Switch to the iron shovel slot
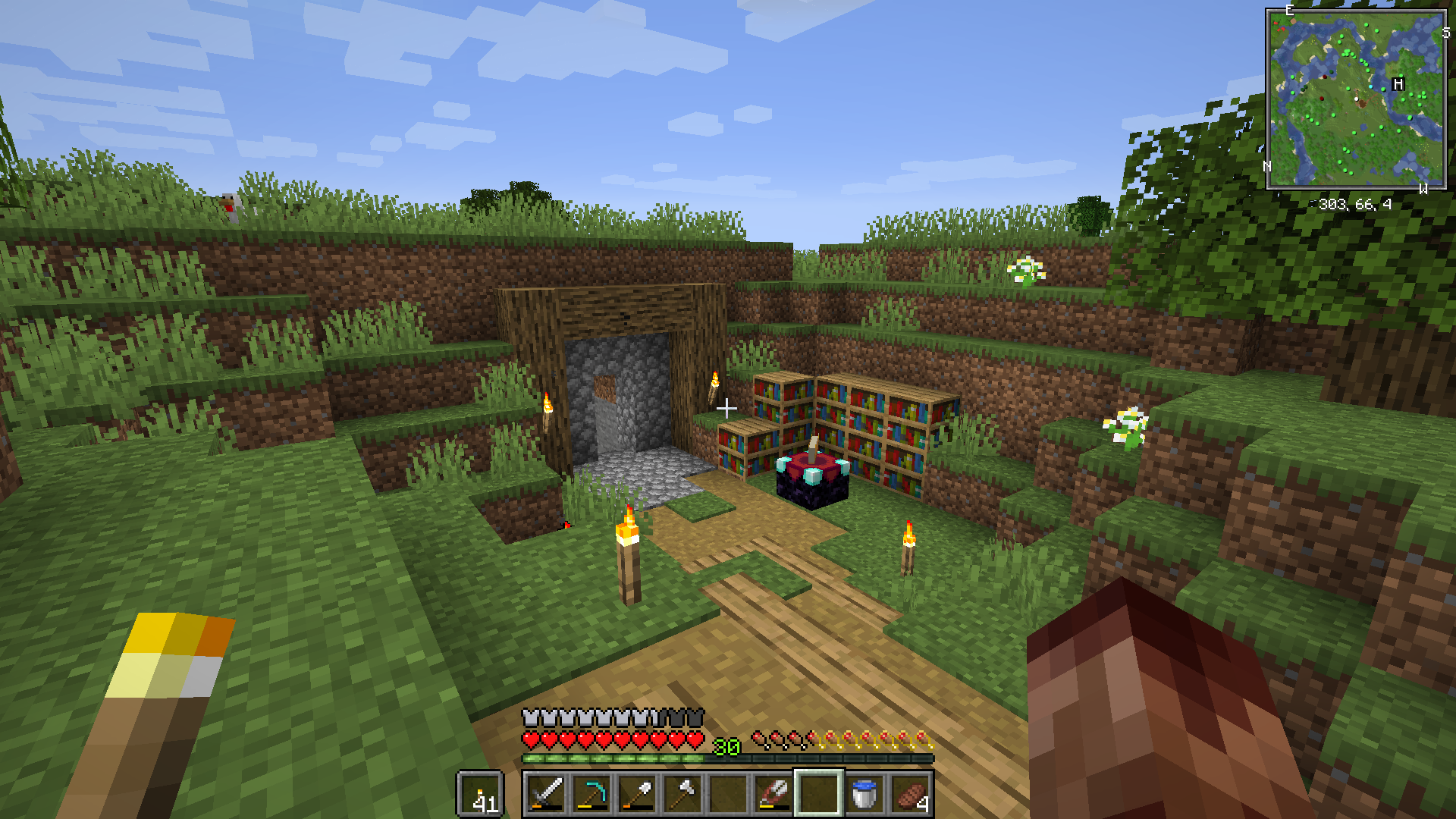Image resolution: width=1456 pixels, height=819 pixels. click(637, 794)
